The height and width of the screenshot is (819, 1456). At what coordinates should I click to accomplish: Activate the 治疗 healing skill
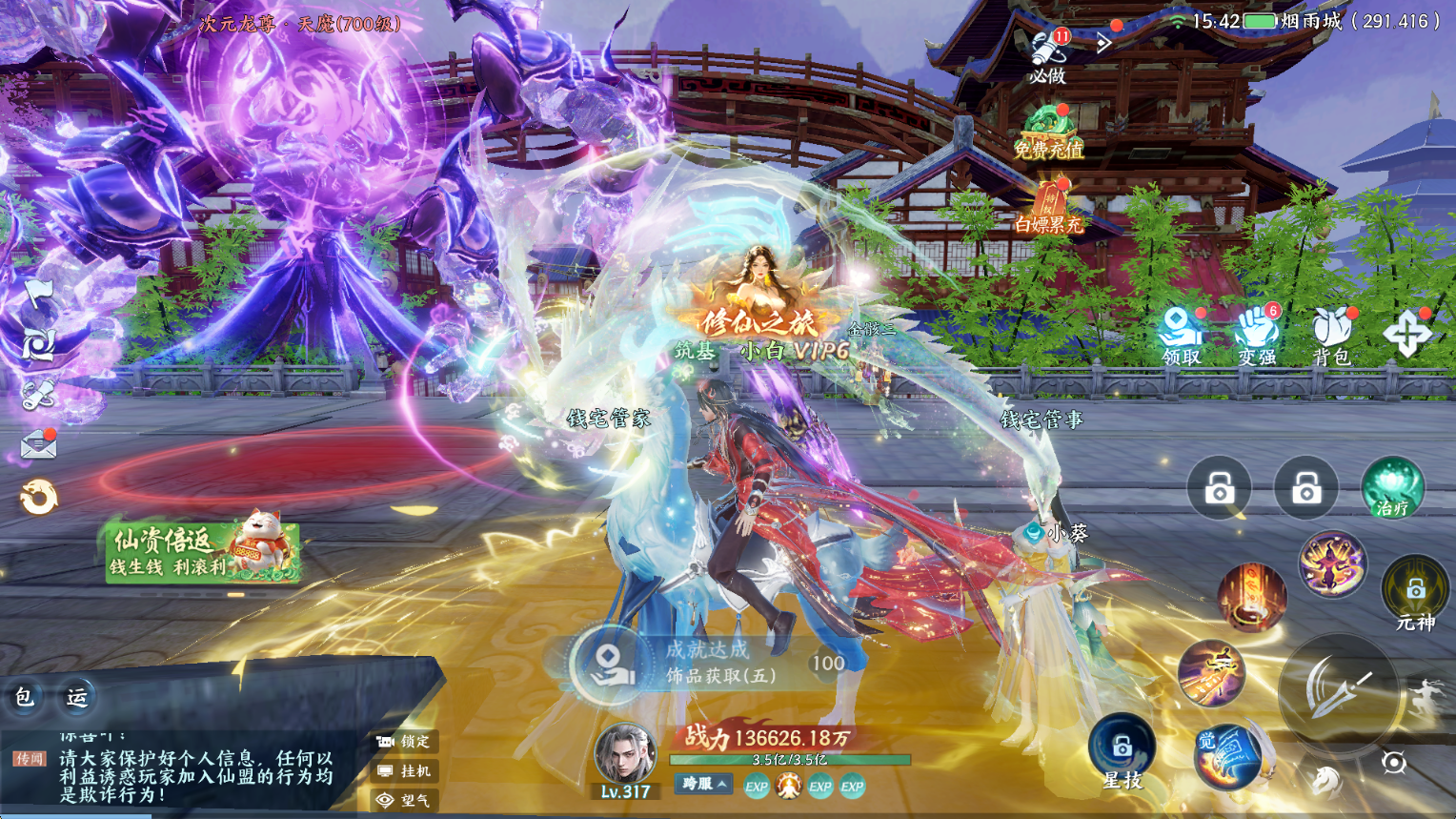coord(1392,488)
